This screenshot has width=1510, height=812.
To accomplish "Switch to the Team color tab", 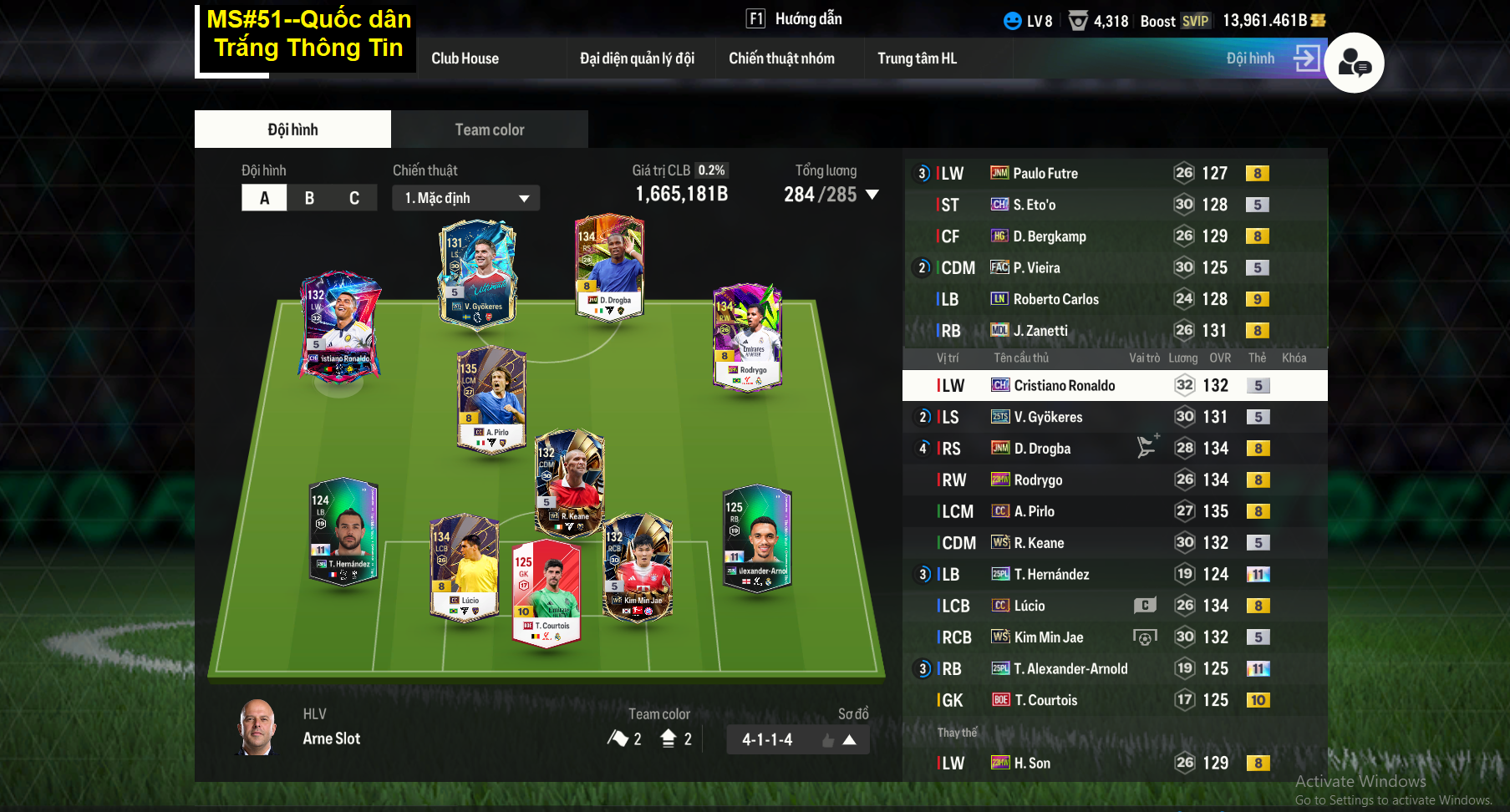I will pyautogui.click(x=489, y=129).
